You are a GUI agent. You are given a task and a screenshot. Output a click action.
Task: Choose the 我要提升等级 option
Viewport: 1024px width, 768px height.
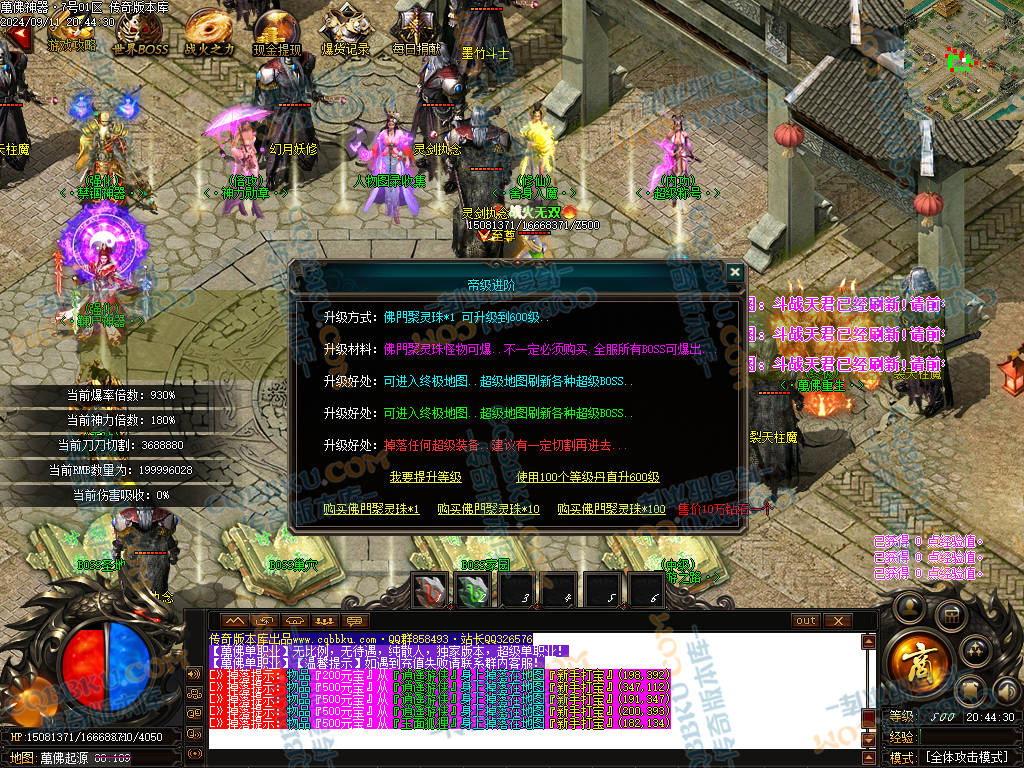[x=425, y=478]
